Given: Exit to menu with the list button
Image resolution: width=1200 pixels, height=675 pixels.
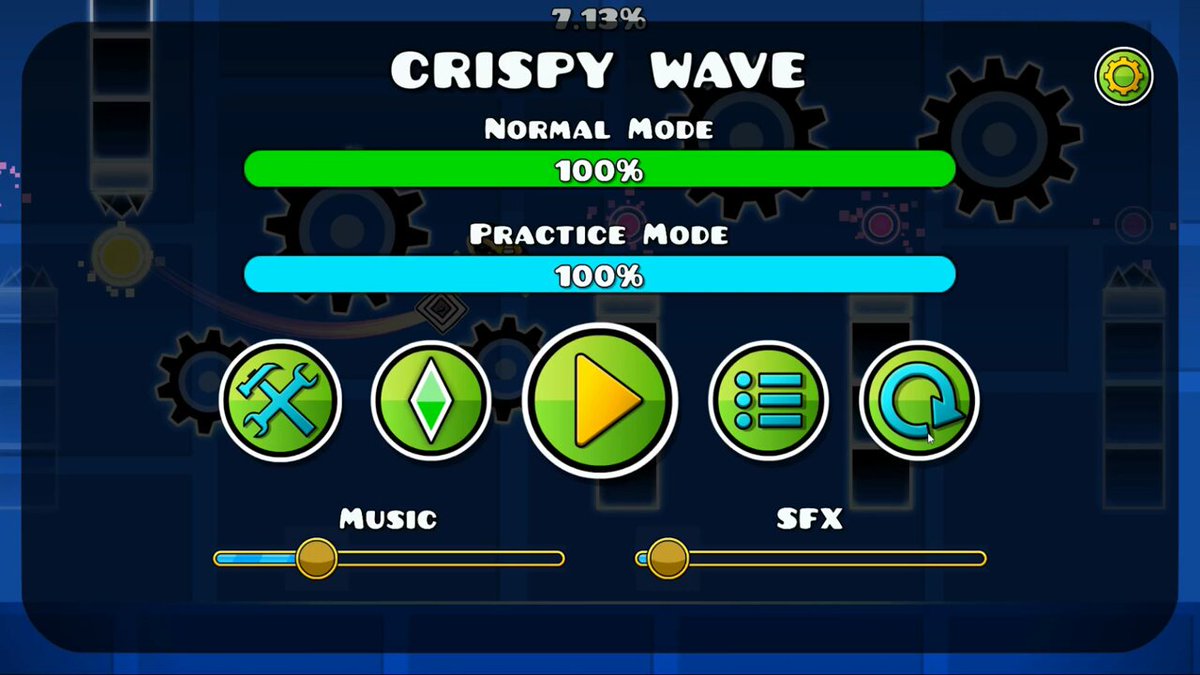Looking at the screenshot, I should 768,400.
